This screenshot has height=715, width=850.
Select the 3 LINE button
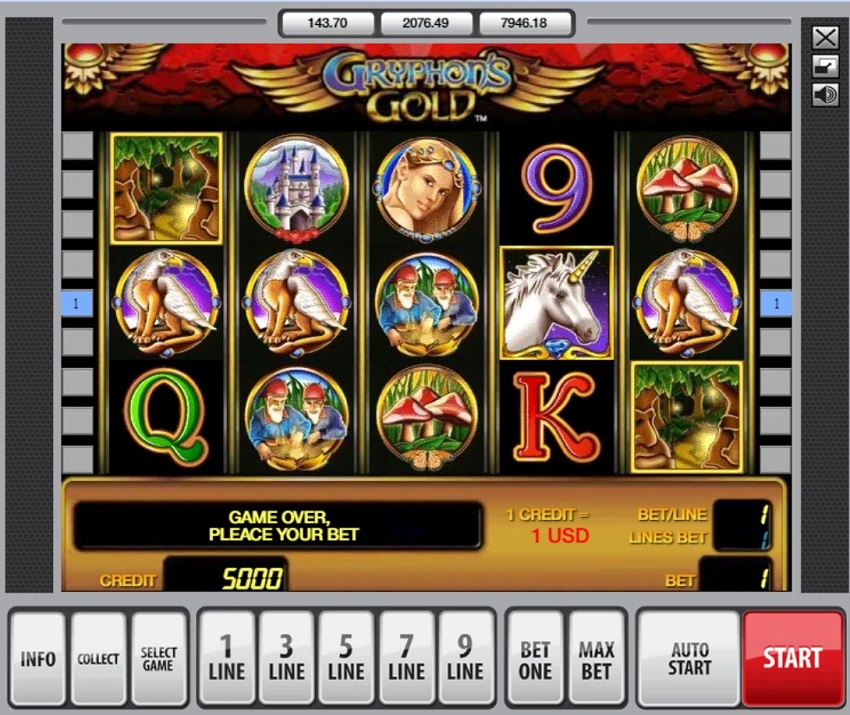(287, 659)
